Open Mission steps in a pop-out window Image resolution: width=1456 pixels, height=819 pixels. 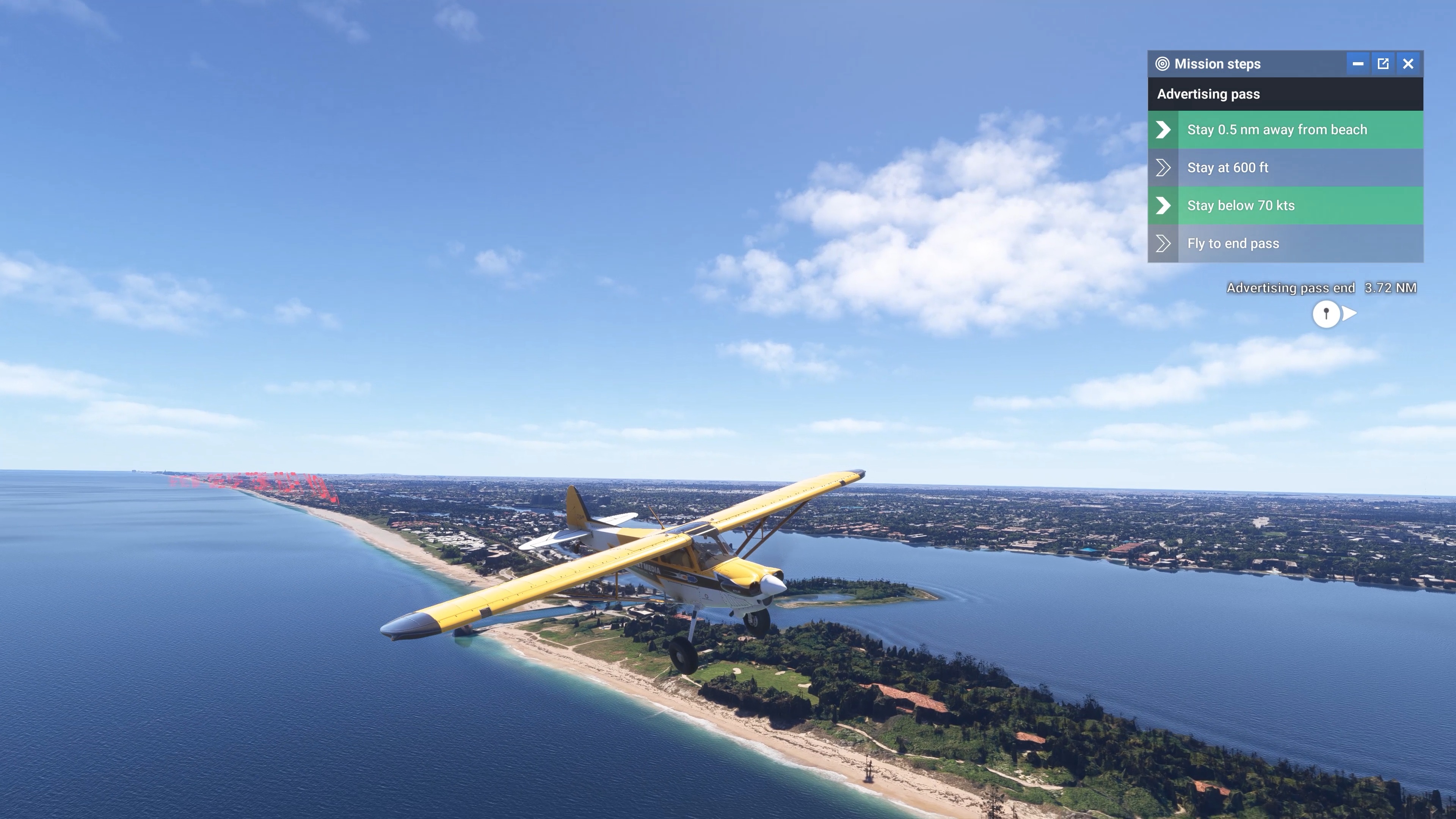[1382, 64]
